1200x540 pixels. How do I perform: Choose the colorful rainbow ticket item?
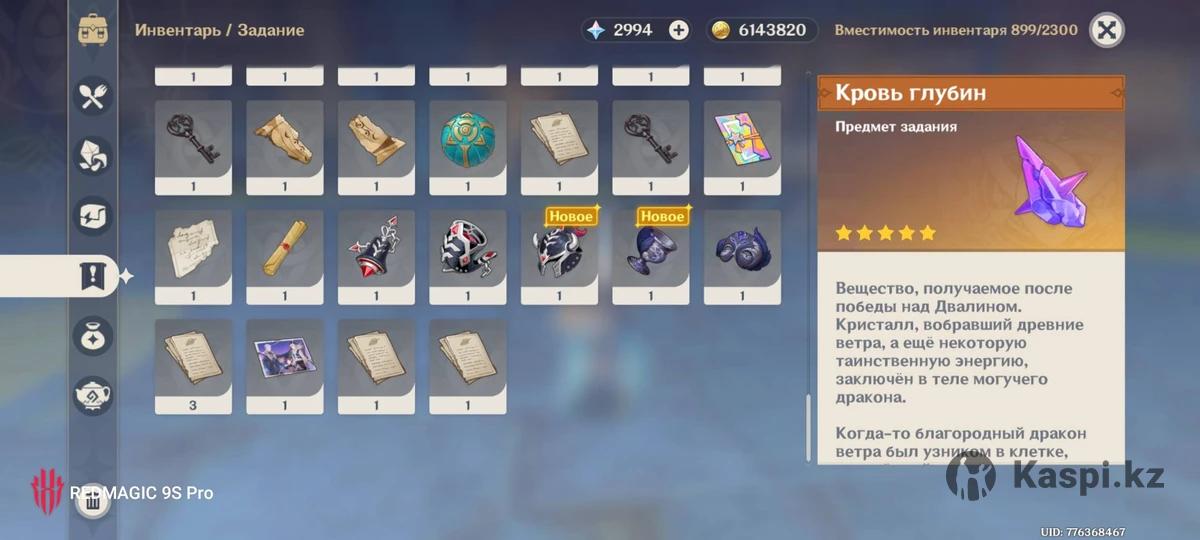coord(743,140)
